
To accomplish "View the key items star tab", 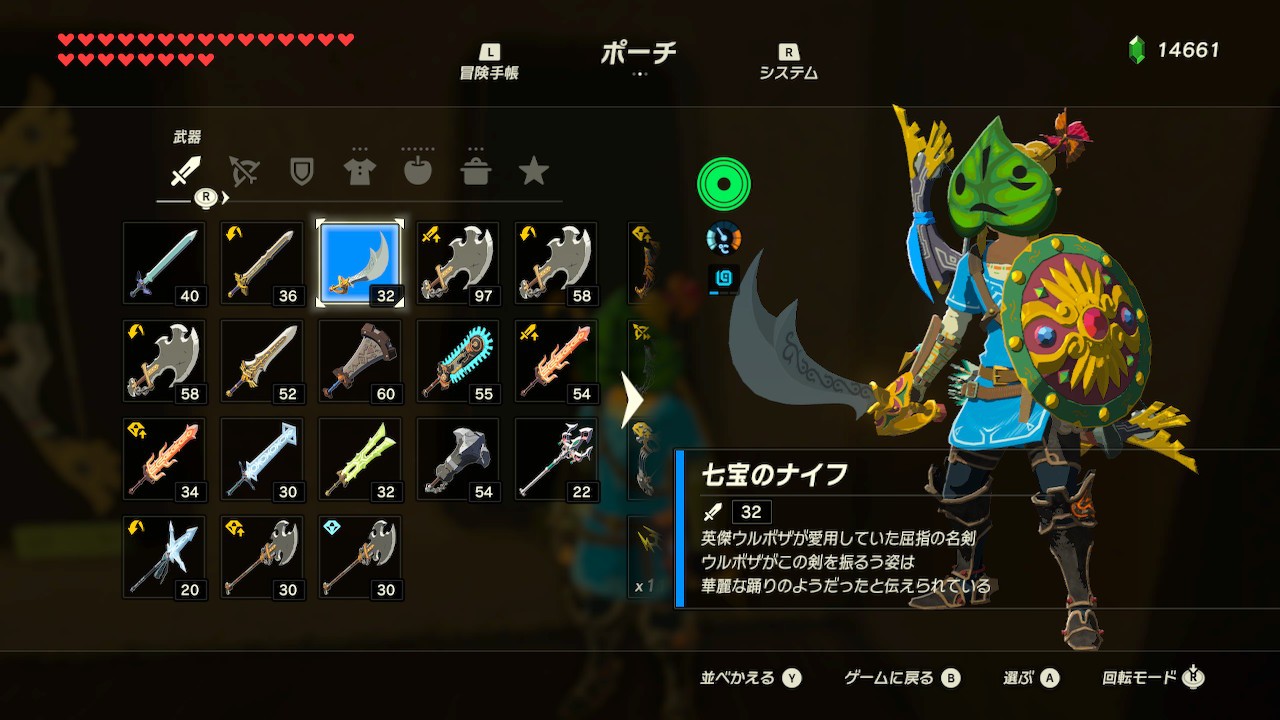I will (x=533, y=172).
